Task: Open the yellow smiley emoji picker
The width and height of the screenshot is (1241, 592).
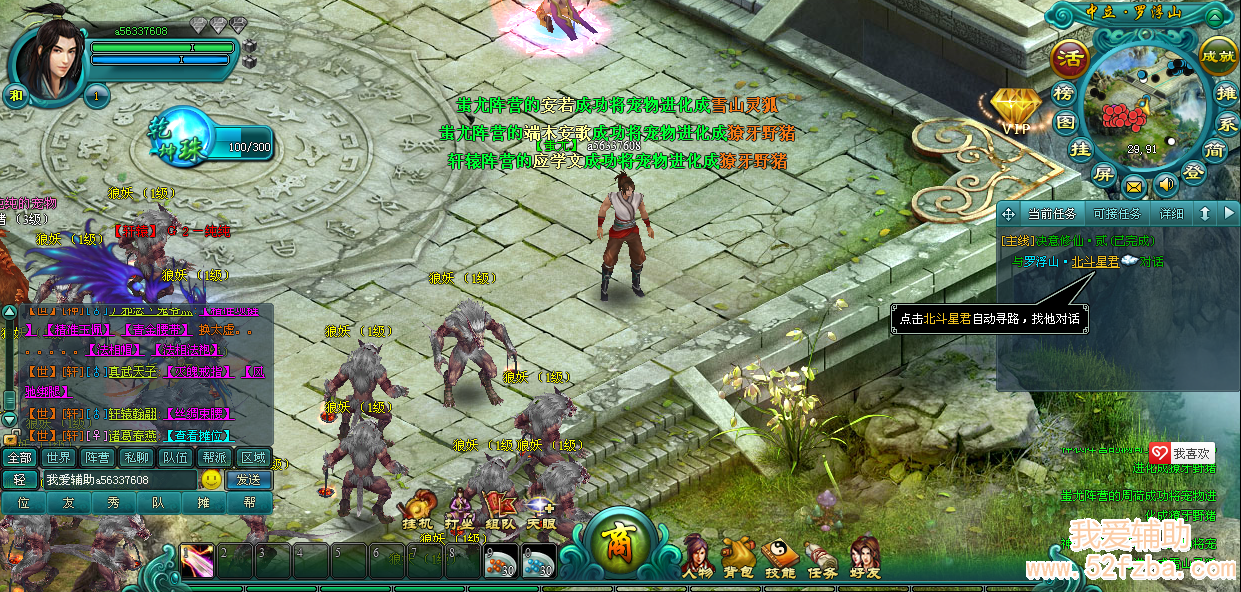Action: coord(211,480)
